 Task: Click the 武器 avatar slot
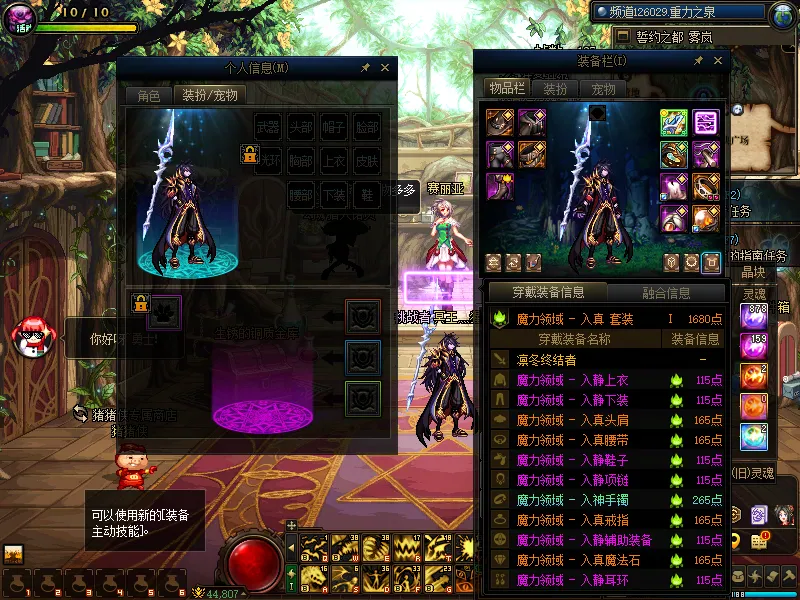268,128
